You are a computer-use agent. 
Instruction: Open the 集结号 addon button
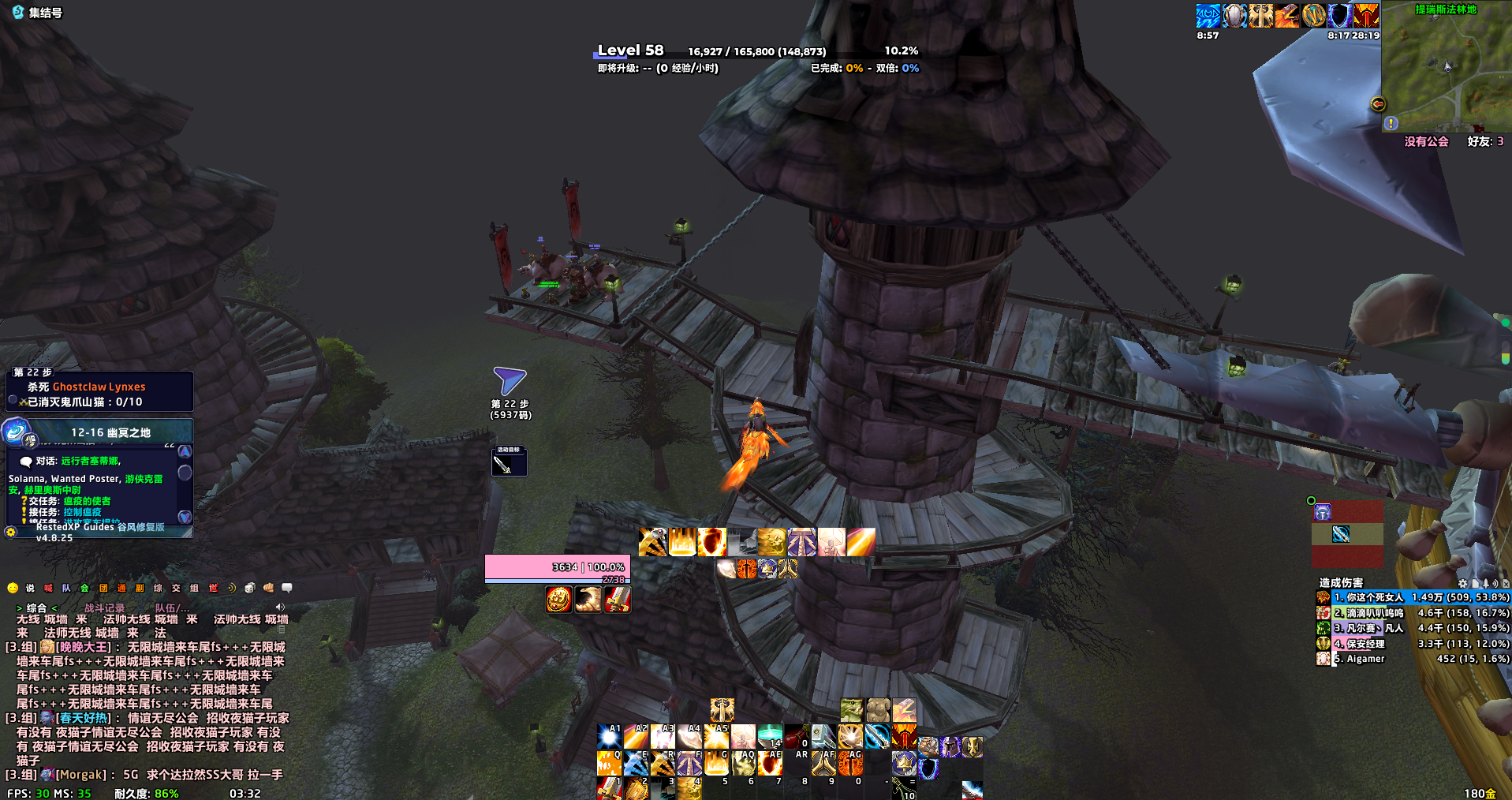[37, 13]
